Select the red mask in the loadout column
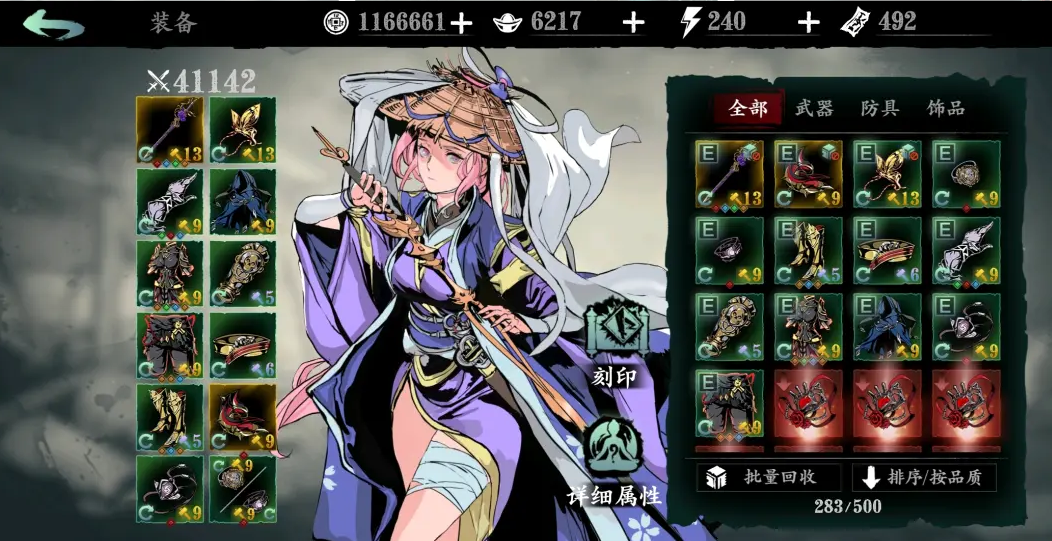This screenshot has height=541, width=1052. click(x=243, y=418)
